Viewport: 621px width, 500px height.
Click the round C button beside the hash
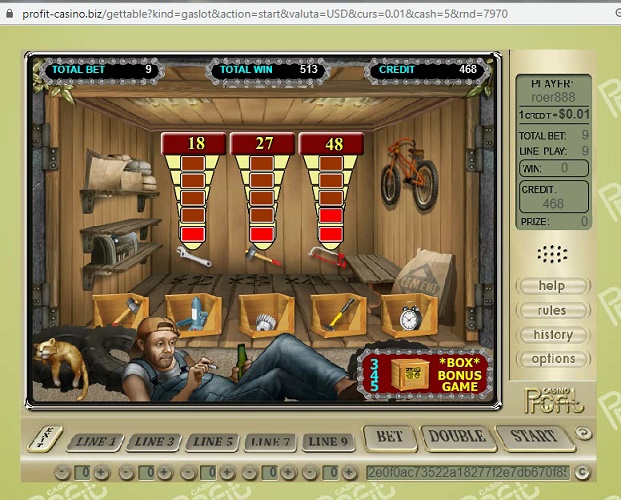point(582,472)
